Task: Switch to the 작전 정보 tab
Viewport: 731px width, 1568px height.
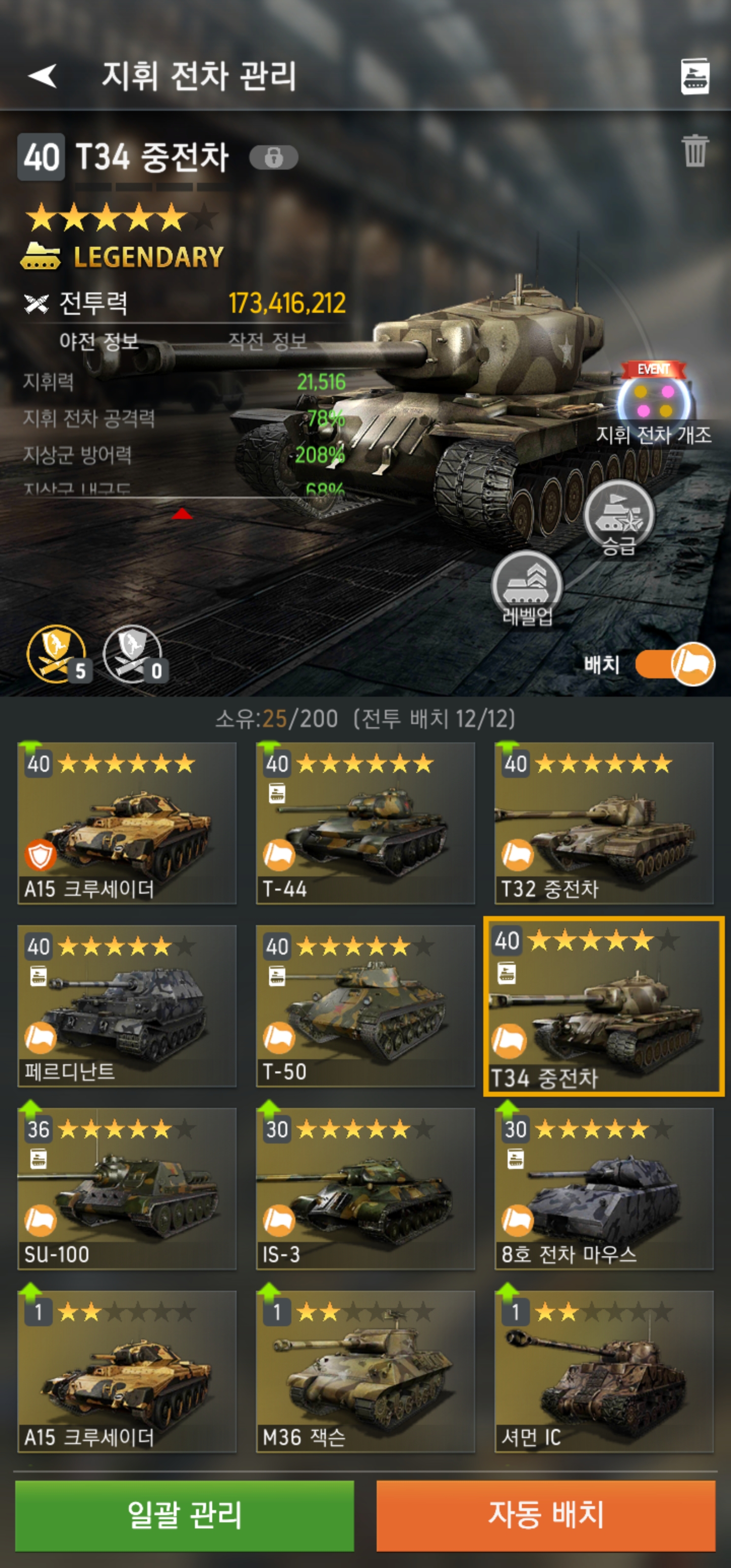Action: [x=267, y=342]
